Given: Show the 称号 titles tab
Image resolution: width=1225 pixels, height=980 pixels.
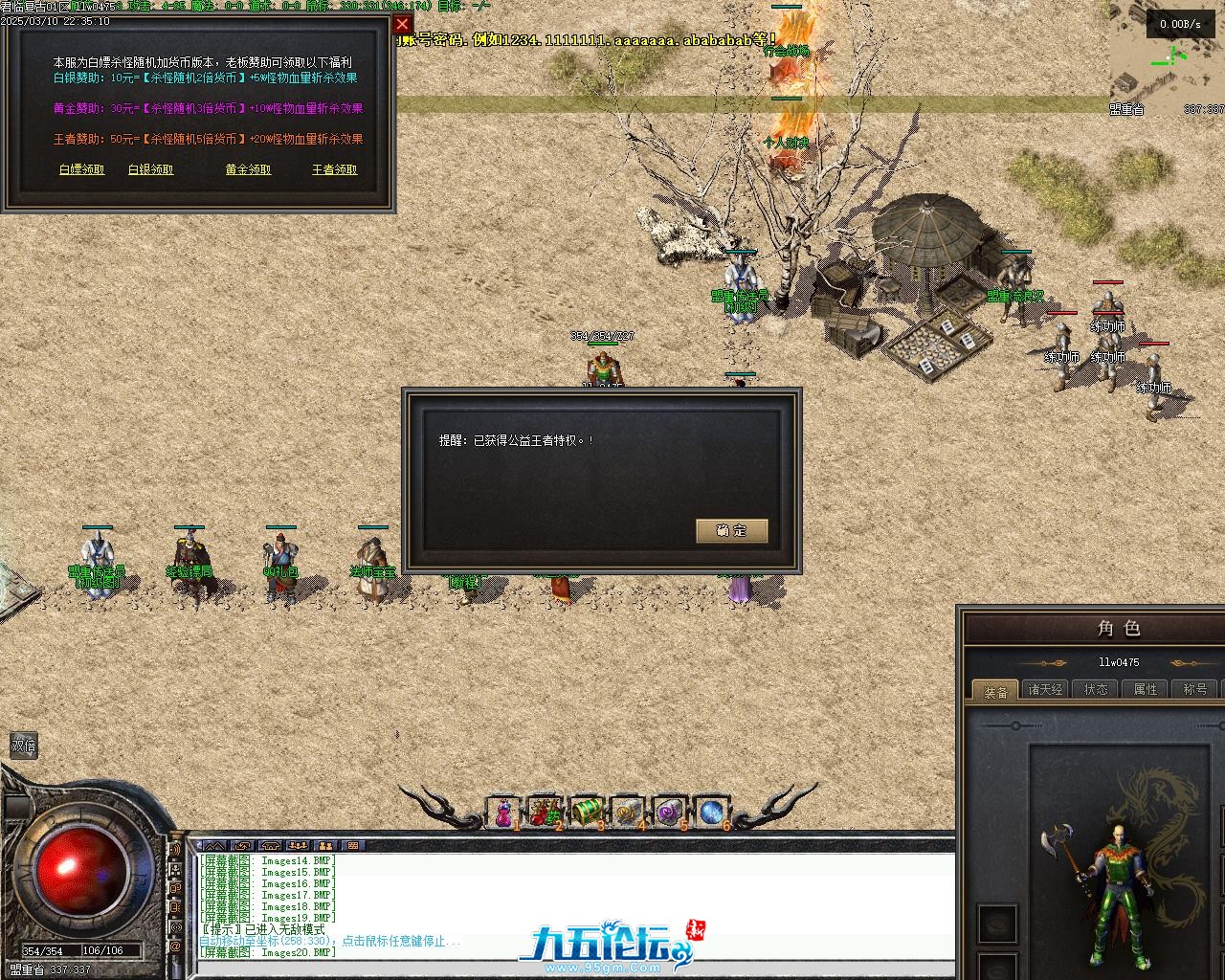Looking at the screenshot, I should point(1195,689).
